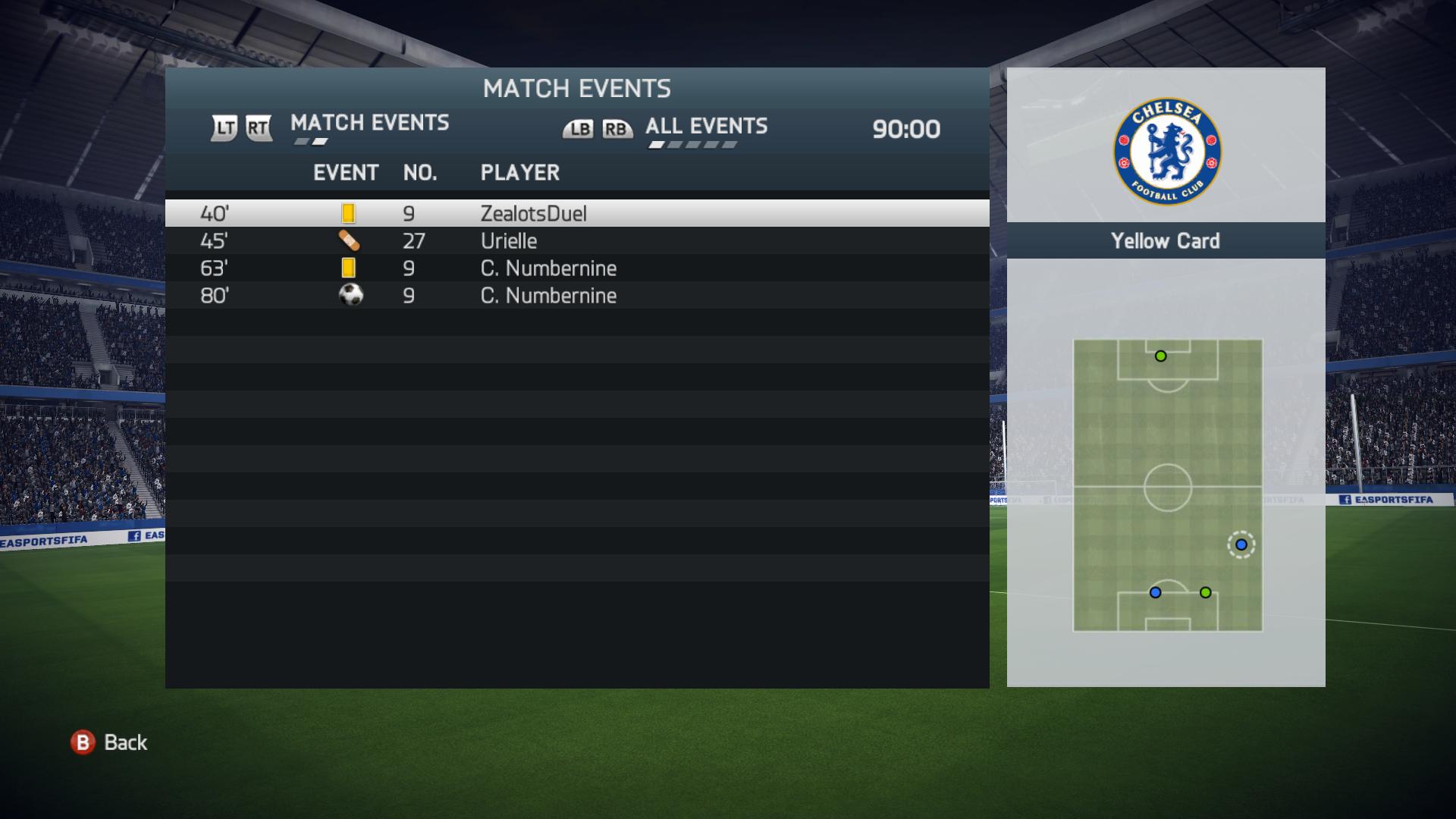Go back using the Back label
Image resolution: width=1456 pixels, height=819 pixels.
[125, 742]
